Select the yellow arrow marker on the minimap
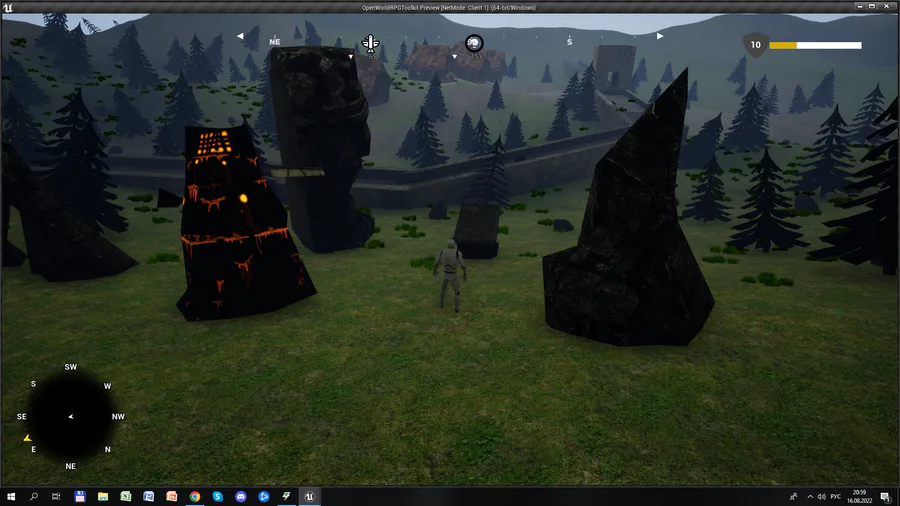This screenshot has width=900, height=506. pos(28,438)
